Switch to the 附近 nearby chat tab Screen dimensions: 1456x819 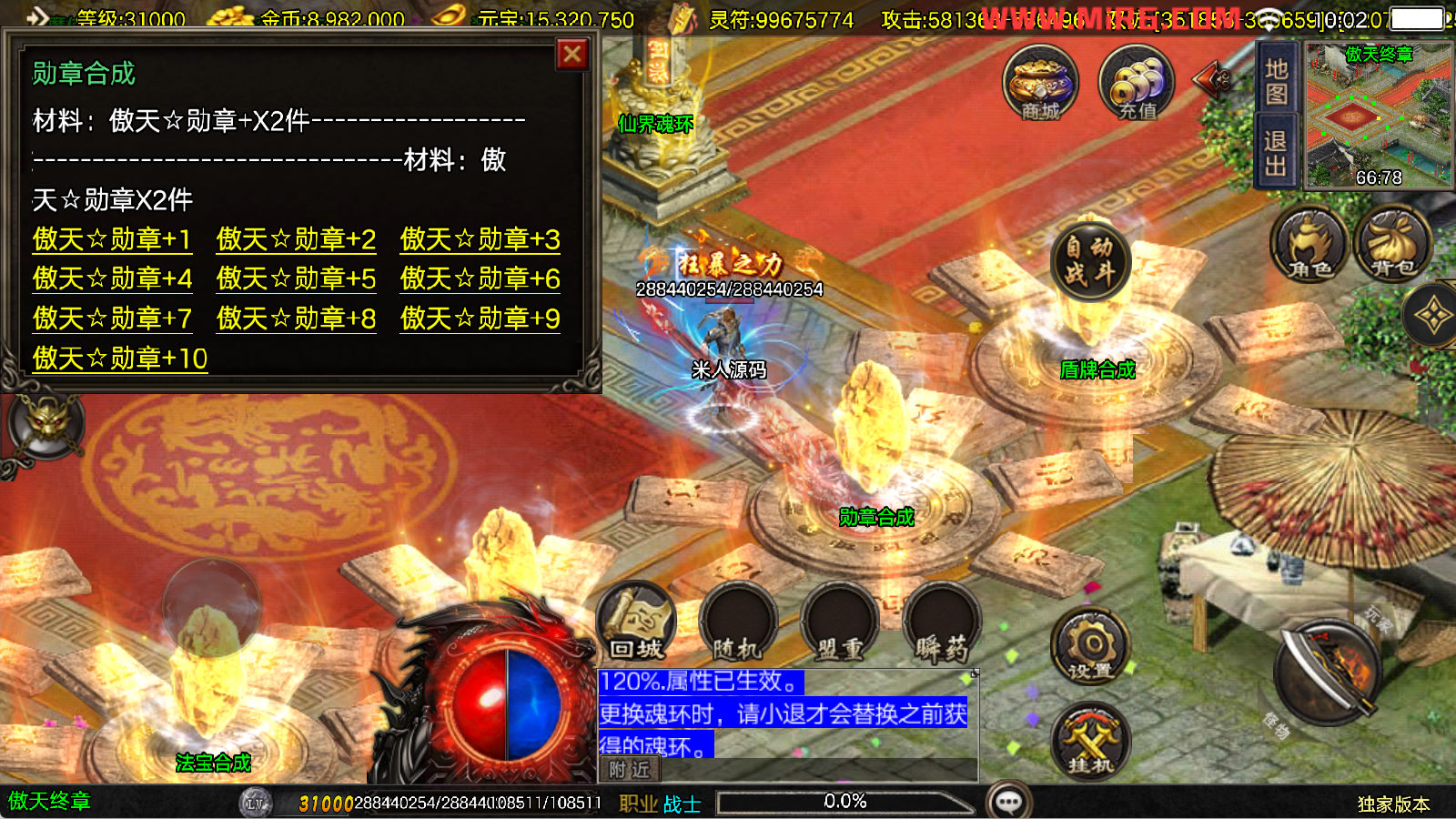coord(629,770)
